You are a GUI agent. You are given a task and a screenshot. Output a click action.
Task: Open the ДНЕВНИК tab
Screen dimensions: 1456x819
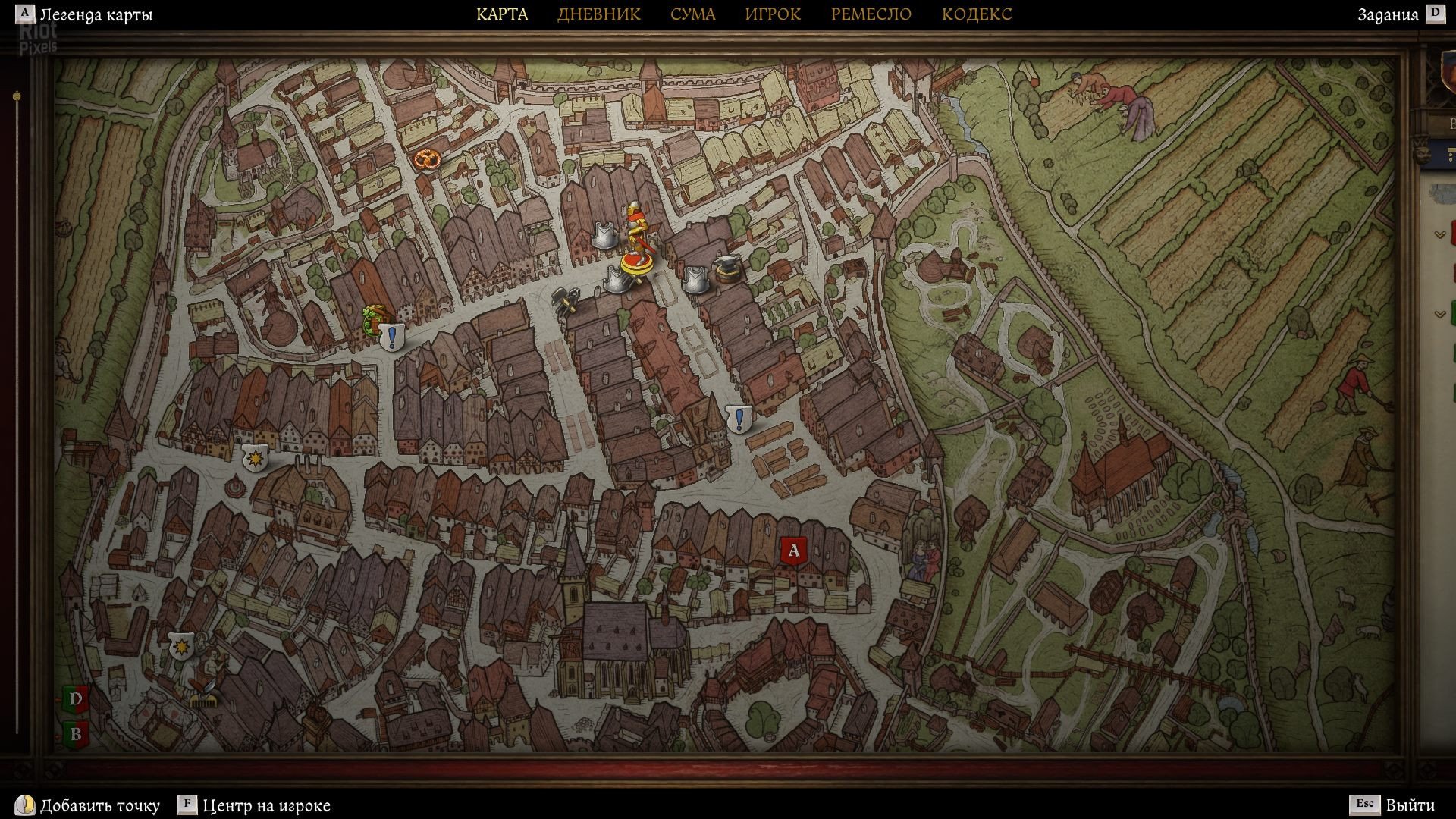[x=598, y=14]
